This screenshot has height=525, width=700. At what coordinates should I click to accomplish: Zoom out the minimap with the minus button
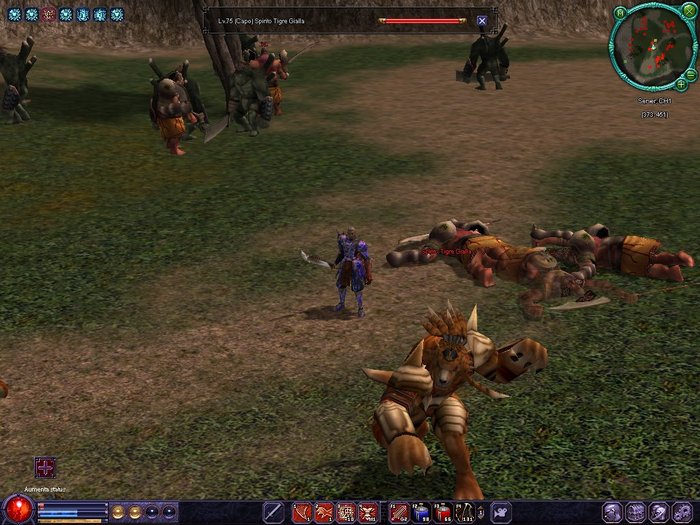pyautogui.click(x=692, y=73)
